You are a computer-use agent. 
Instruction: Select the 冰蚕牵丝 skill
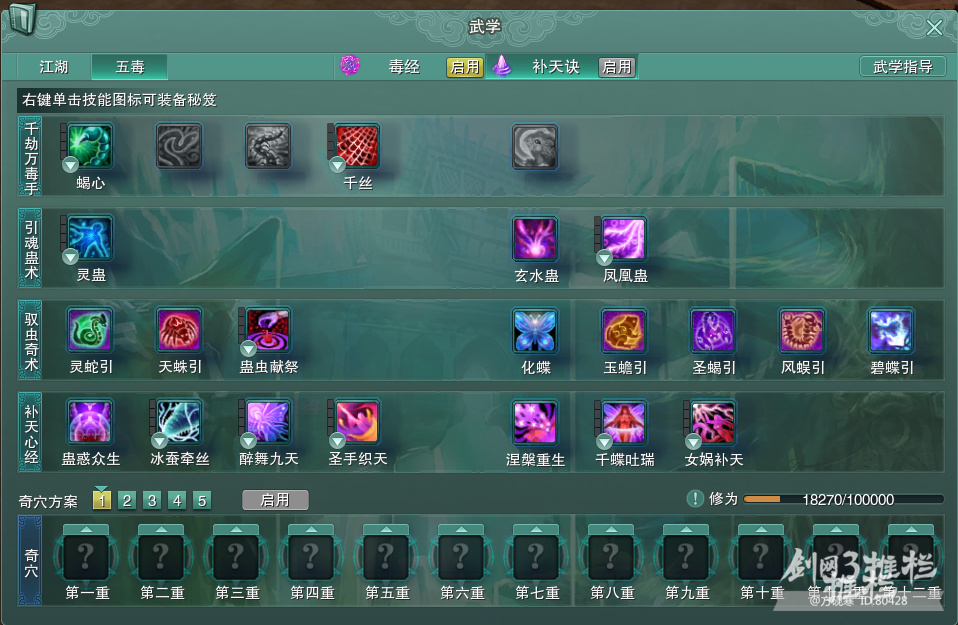[179, 422]
